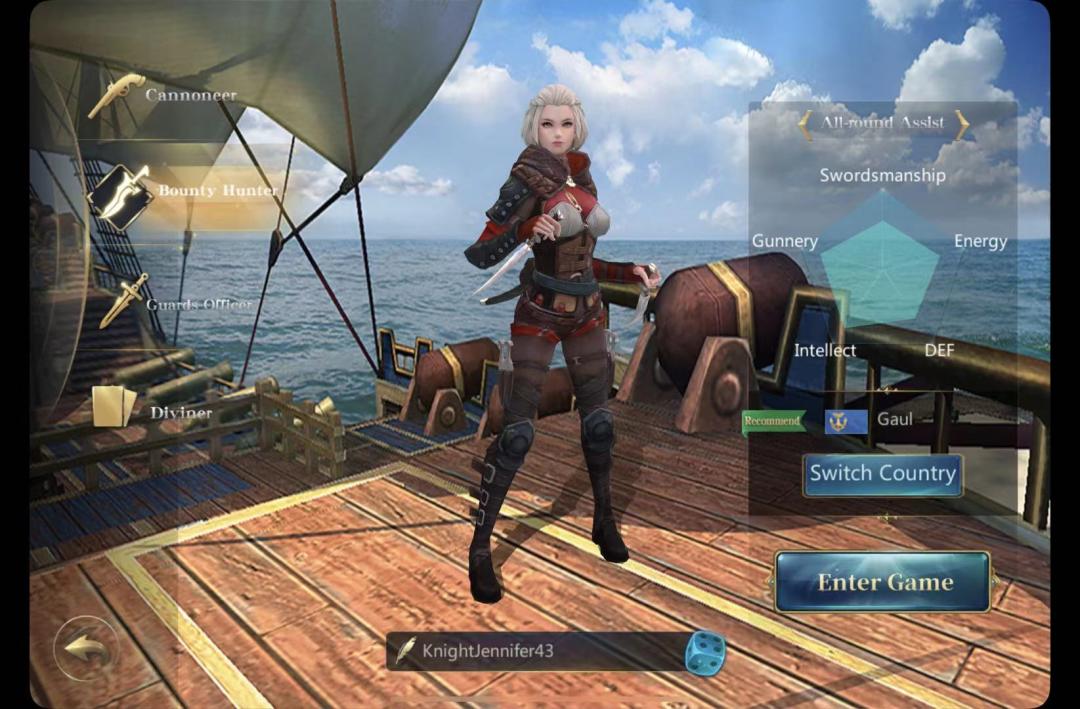Randomize the name with the dice icon
The height and width of the screenshot is (709, 1080).
704,652
